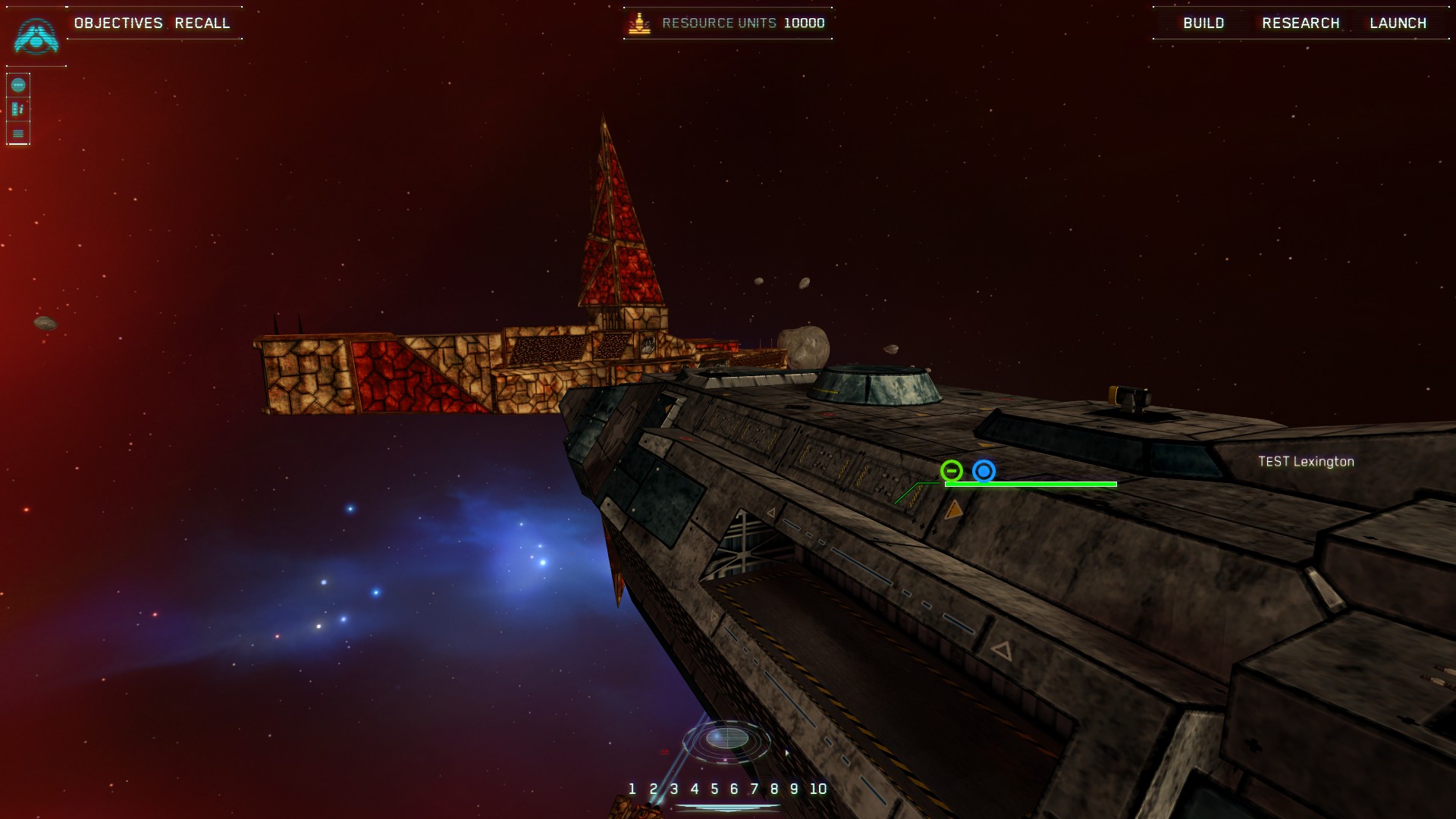The width and height of the screenshot is (1456, 819).
Task: Select control group 7
Action: pos(755,789)
